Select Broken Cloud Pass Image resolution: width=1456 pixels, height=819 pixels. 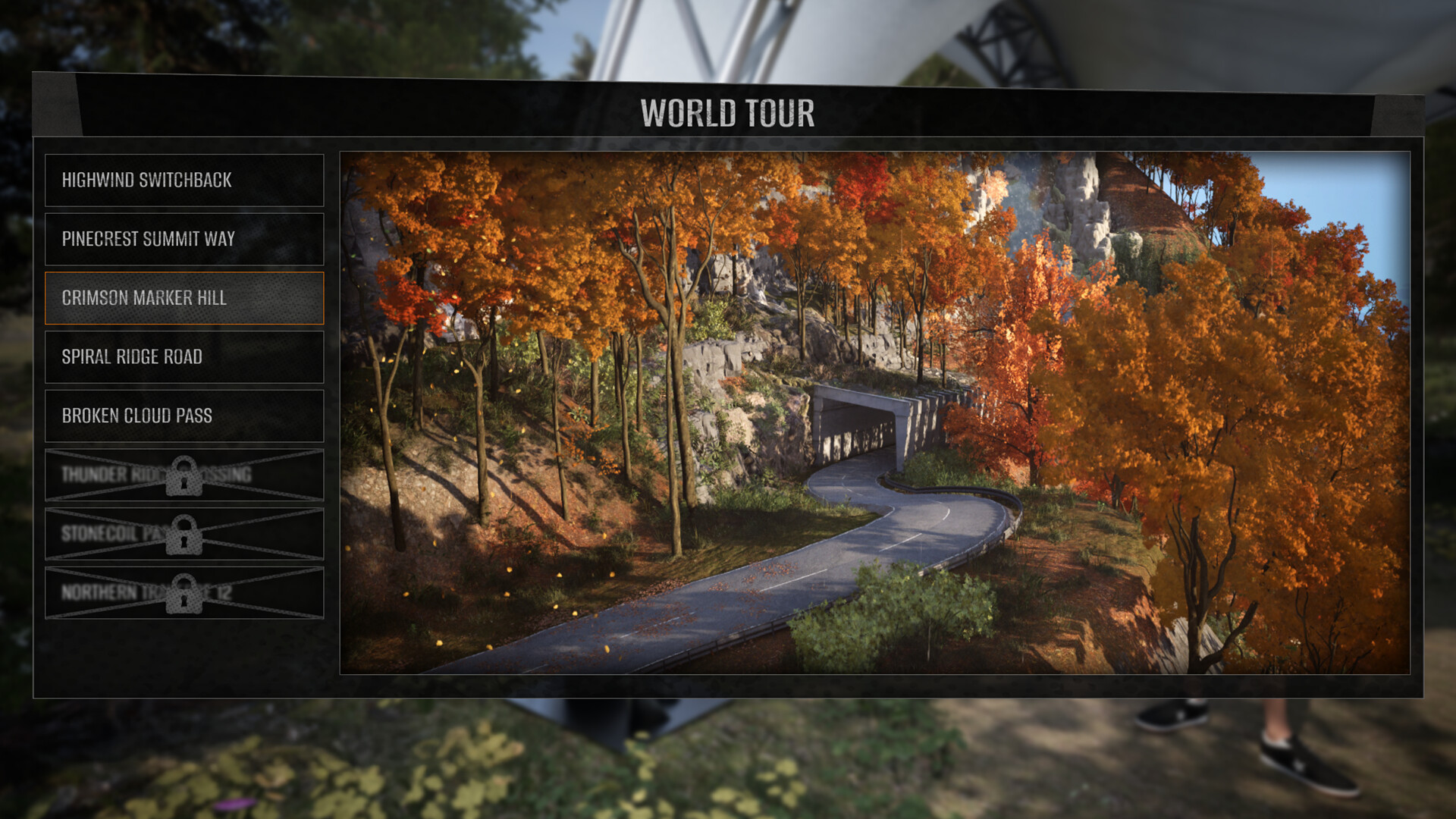[x=184, y=416]
